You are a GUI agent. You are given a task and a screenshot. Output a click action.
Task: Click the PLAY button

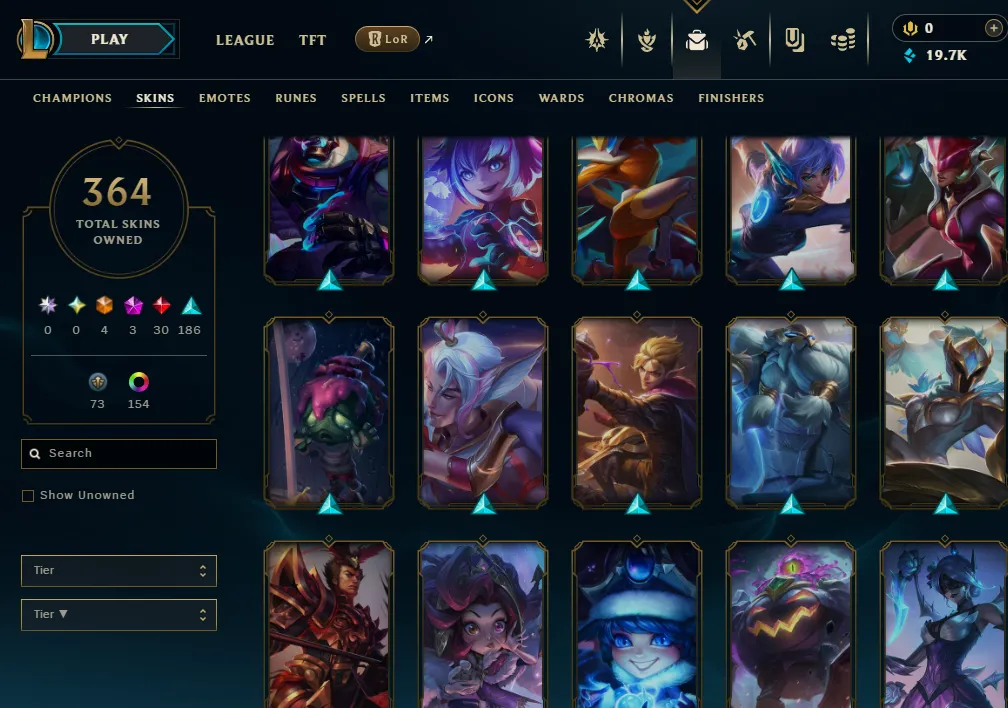pos(110,40)
